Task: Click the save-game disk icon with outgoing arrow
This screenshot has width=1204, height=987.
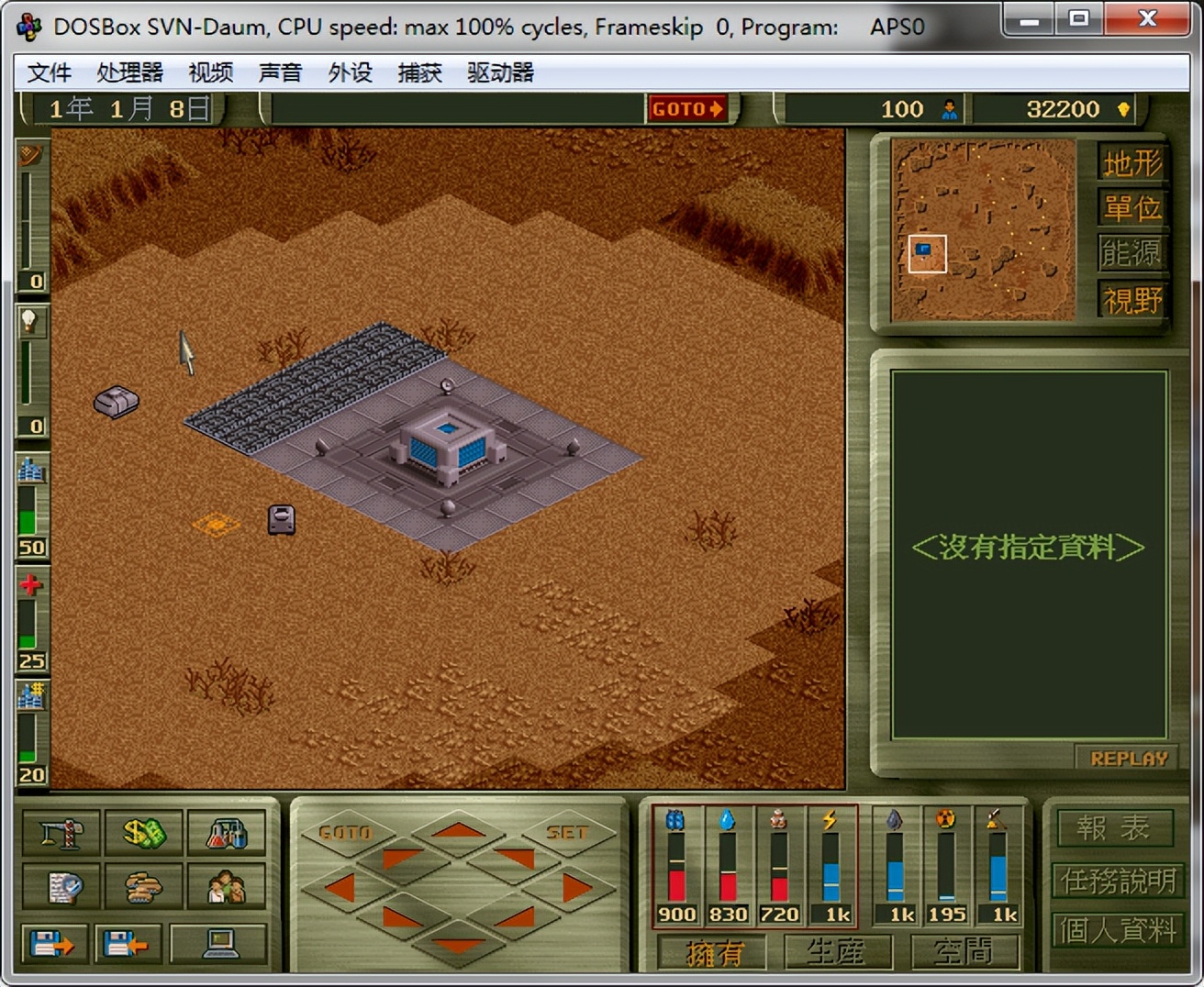Action: (x=54, y=943)
